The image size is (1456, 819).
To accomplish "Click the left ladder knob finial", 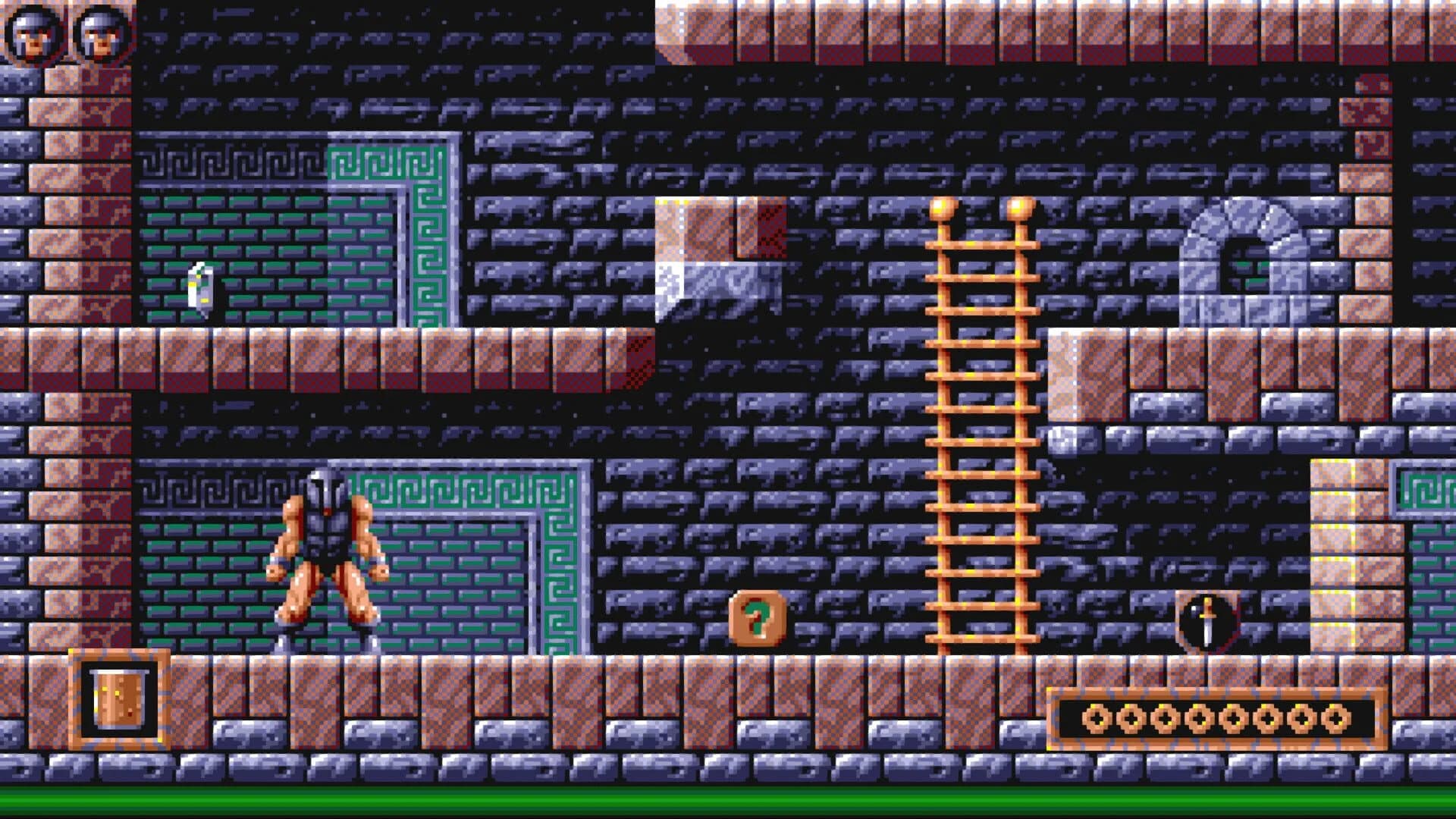I will pos(943,209).
